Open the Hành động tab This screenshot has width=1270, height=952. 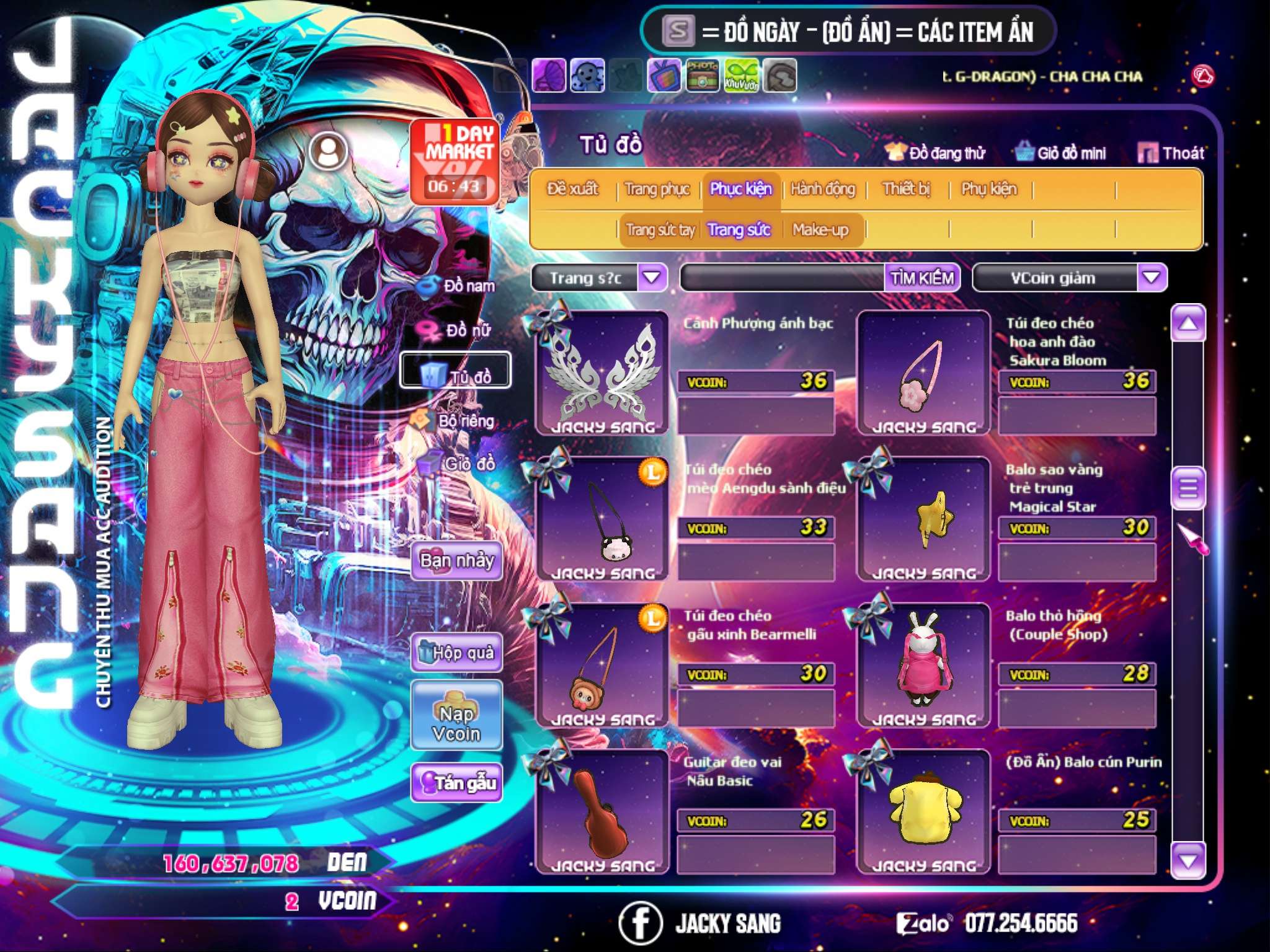coord(822,189)
